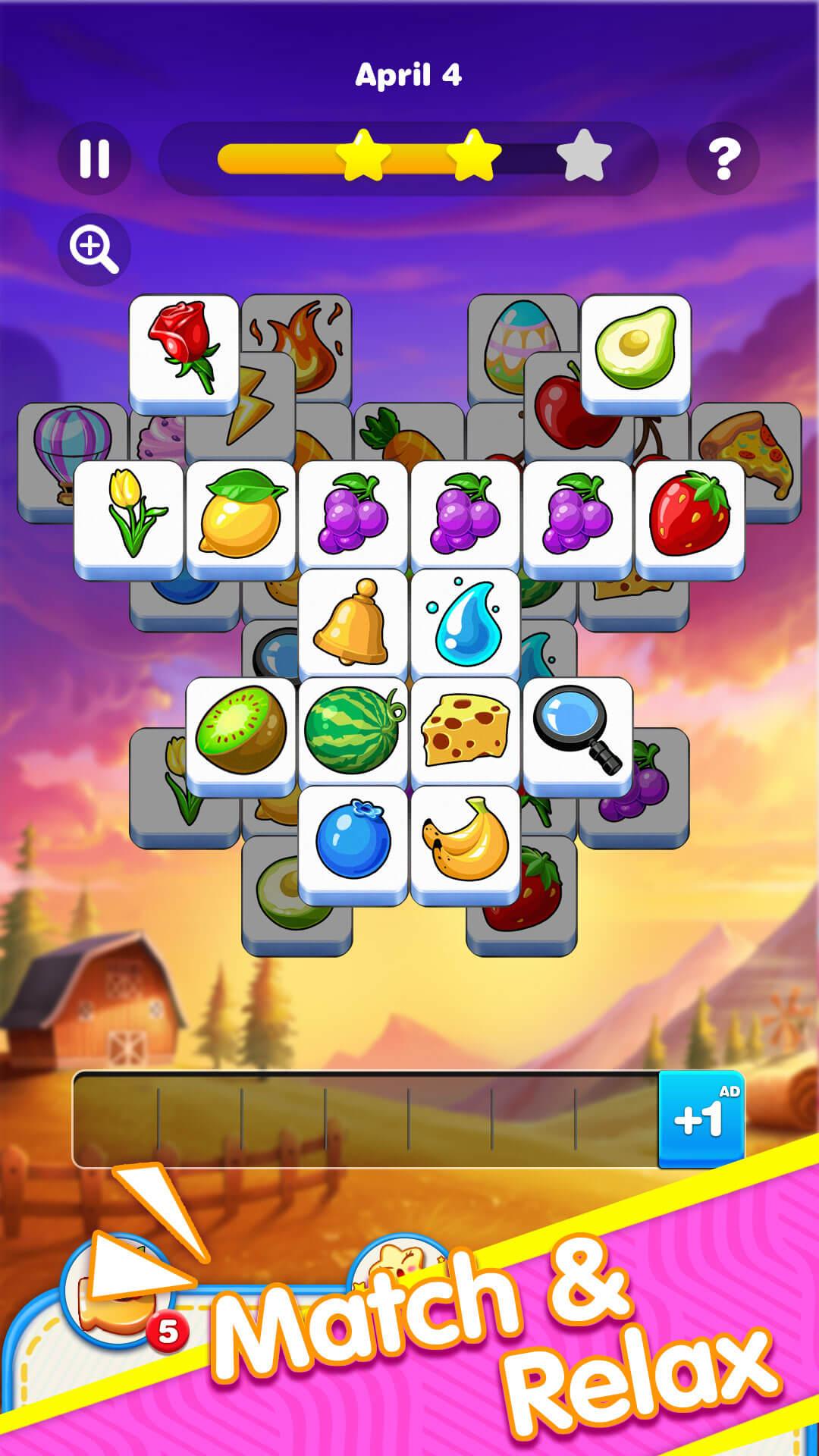Choose the banana tile
Screen dimensions: 819x1456
tap(465, 842)
